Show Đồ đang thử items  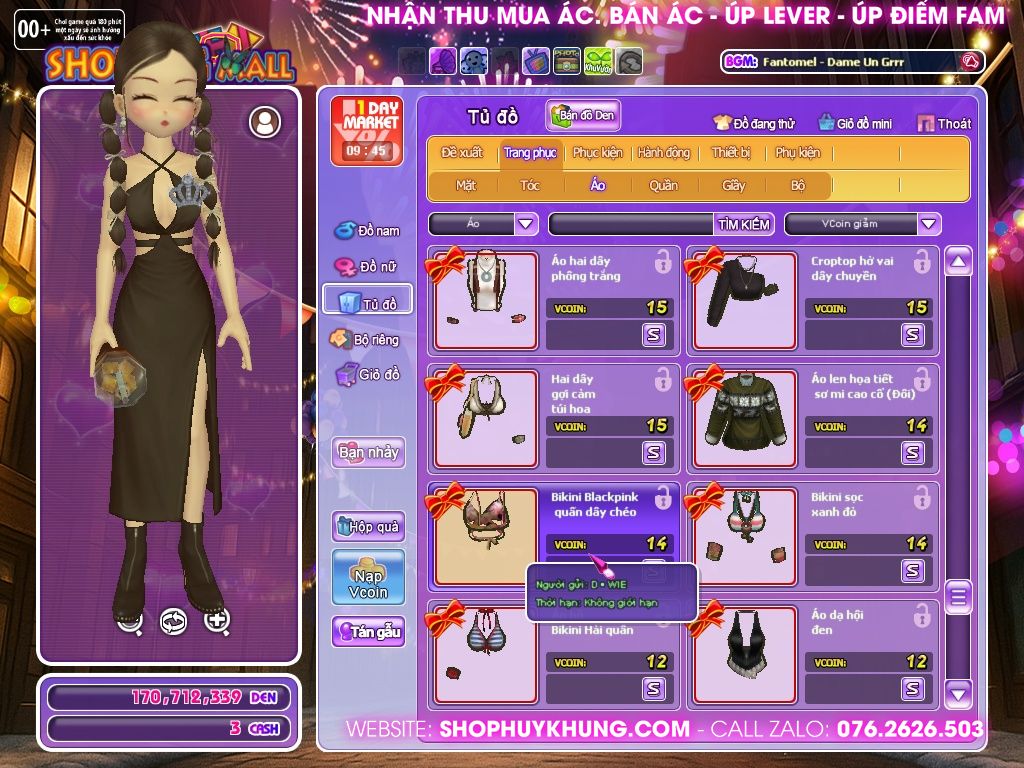pos(754,123)
